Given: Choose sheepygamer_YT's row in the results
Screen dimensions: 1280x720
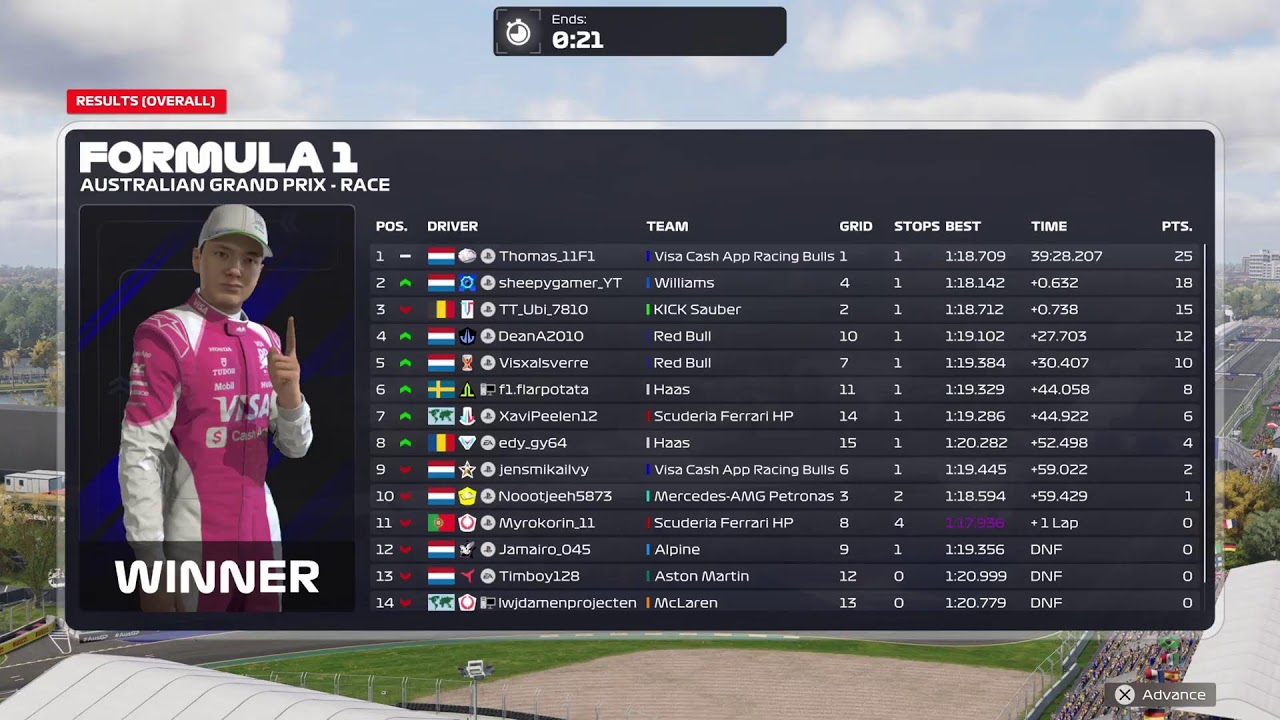Looking at the screenshot, I should click(785, 283).
